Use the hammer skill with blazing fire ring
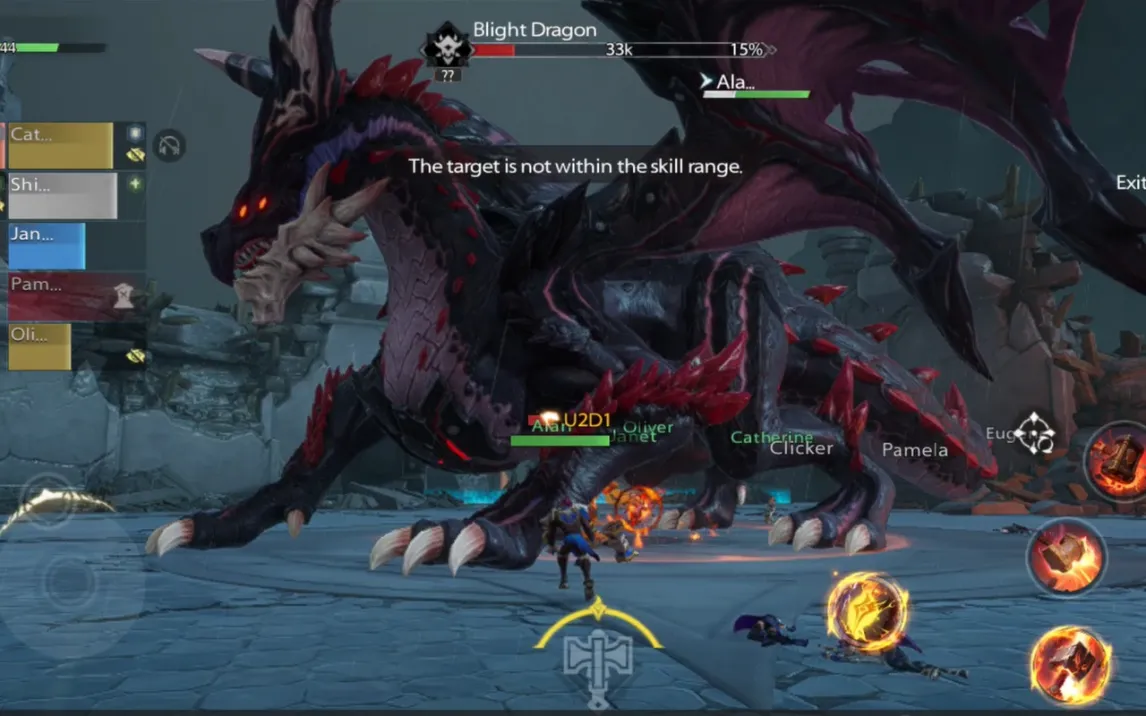Screen dimensions: 1146x716 pos(1070,664)
